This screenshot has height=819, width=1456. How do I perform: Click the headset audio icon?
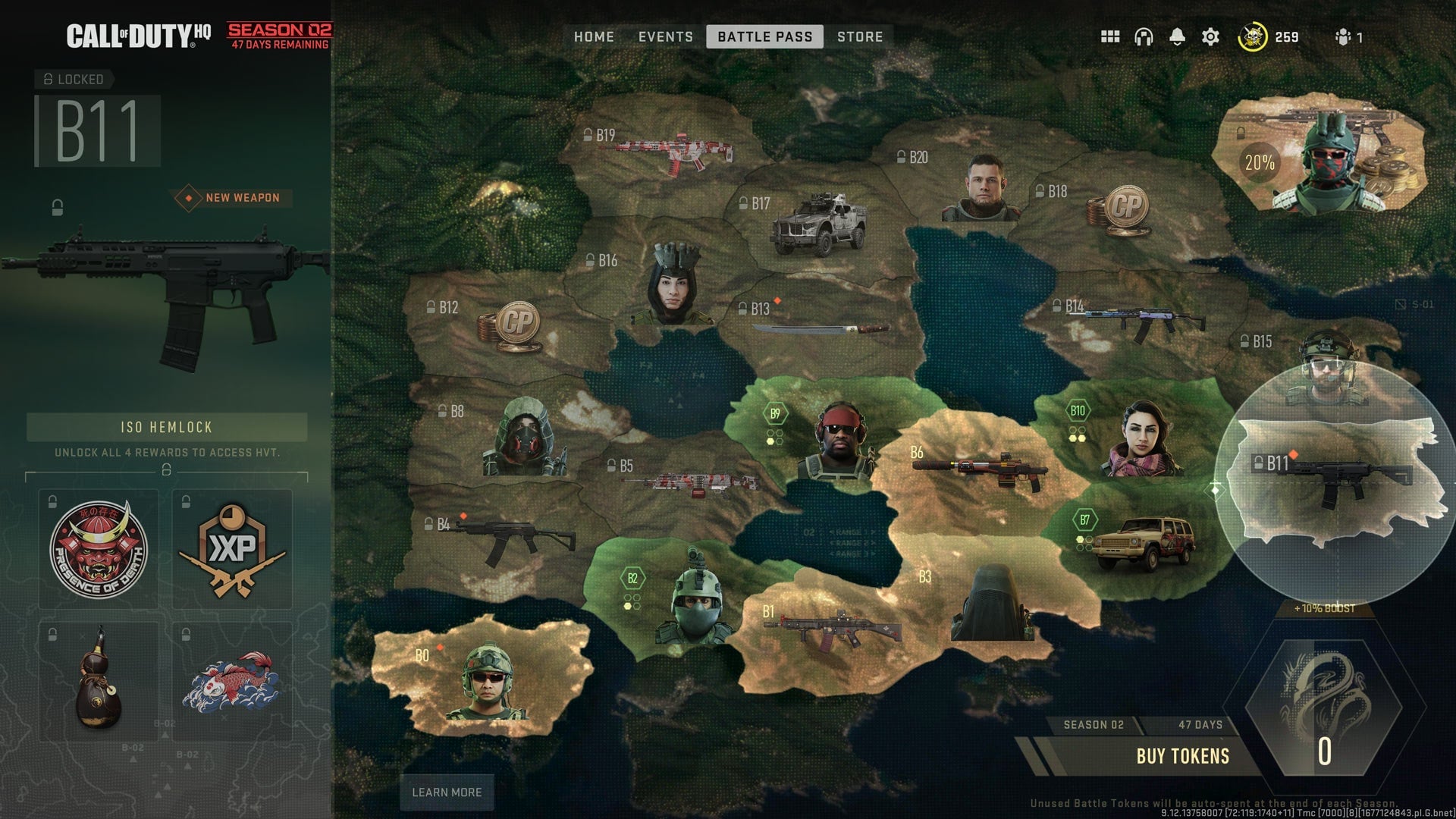tap(1144, 36)
